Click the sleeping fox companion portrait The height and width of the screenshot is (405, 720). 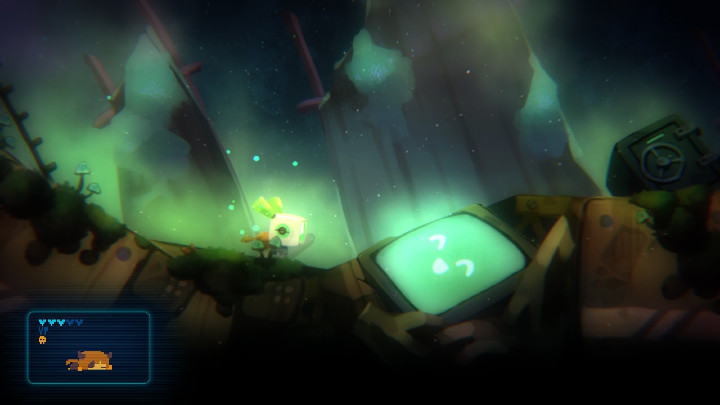tap(90, 360)
